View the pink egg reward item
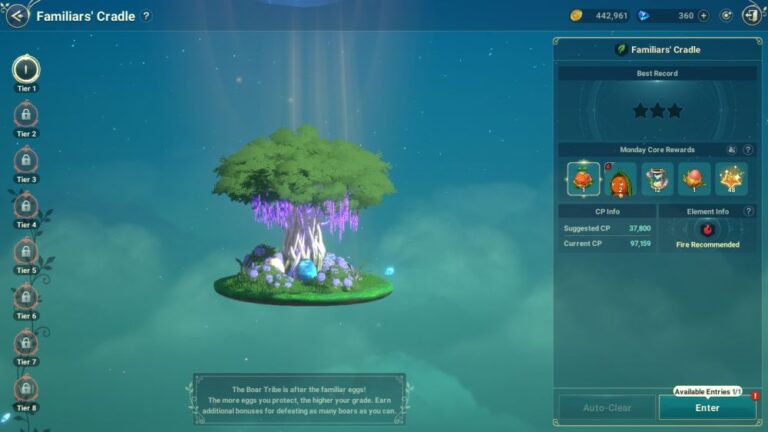Screen dimensions: 768x432 pyautogui.click(x=694, y=179)
